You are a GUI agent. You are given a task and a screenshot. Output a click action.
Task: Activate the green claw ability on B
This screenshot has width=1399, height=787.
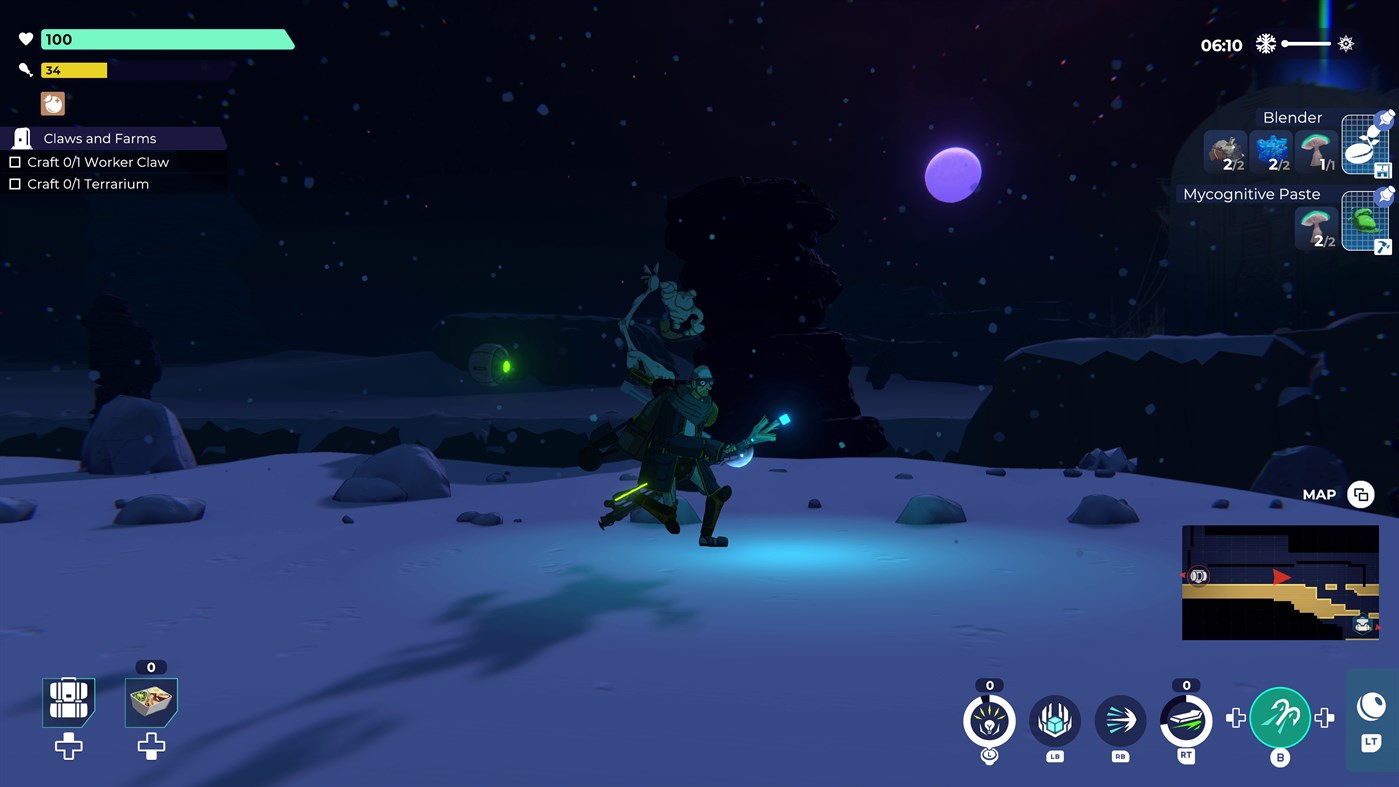[1280, 717]
